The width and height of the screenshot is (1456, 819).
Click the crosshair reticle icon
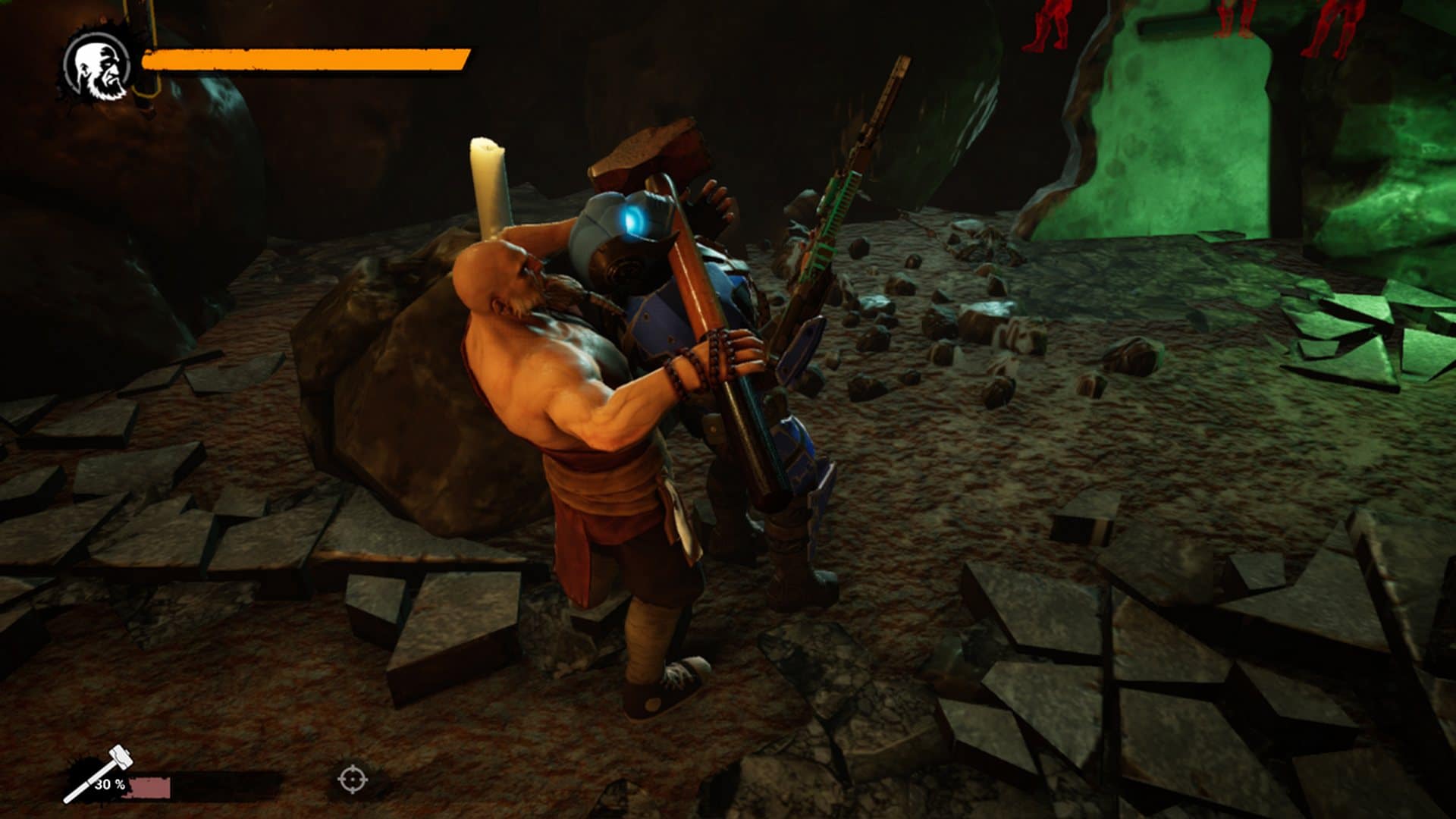(353, 778)
